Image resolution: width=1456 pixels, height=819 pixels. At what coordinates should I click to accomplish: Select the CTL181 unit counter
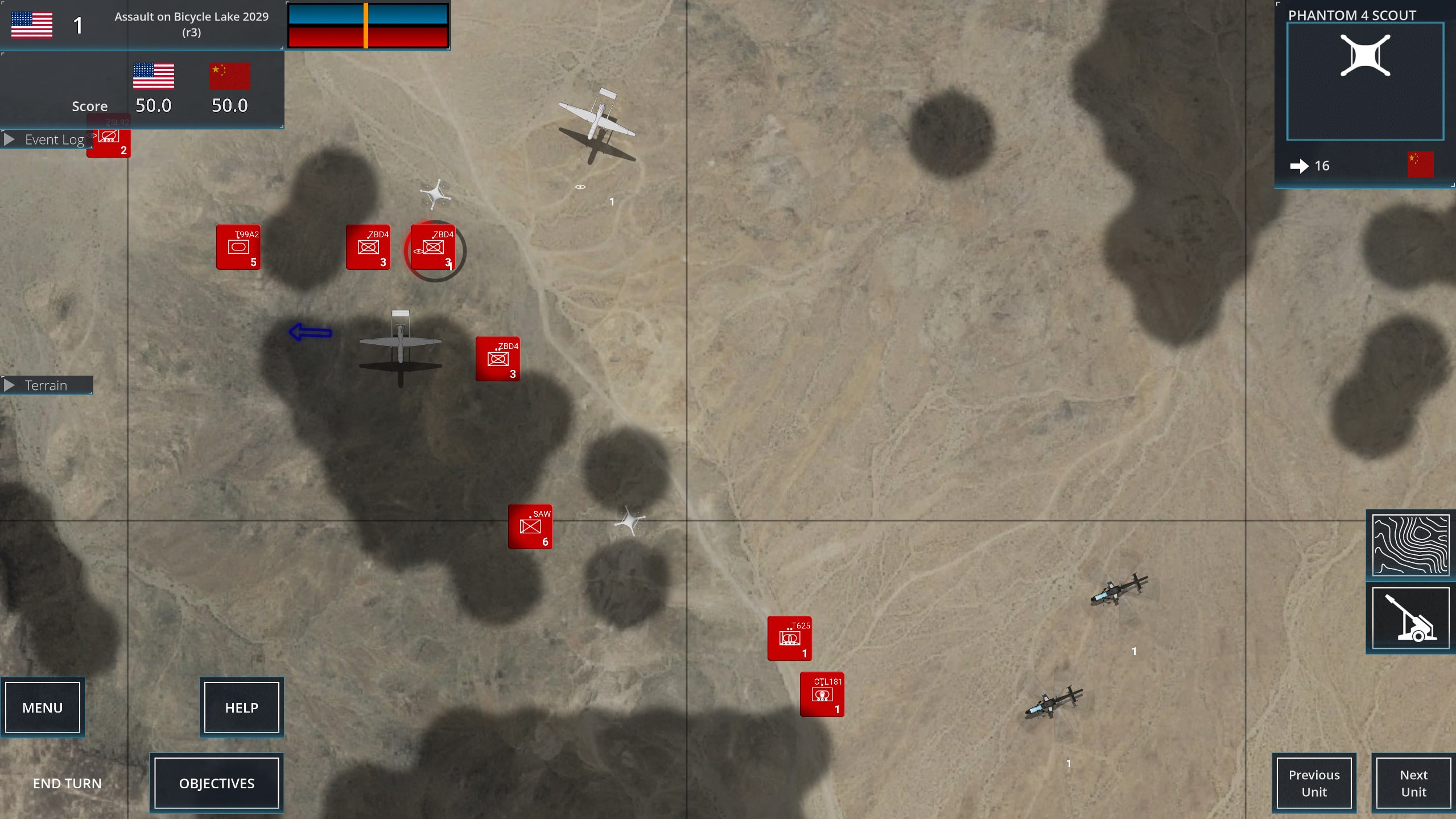[822, 694]
